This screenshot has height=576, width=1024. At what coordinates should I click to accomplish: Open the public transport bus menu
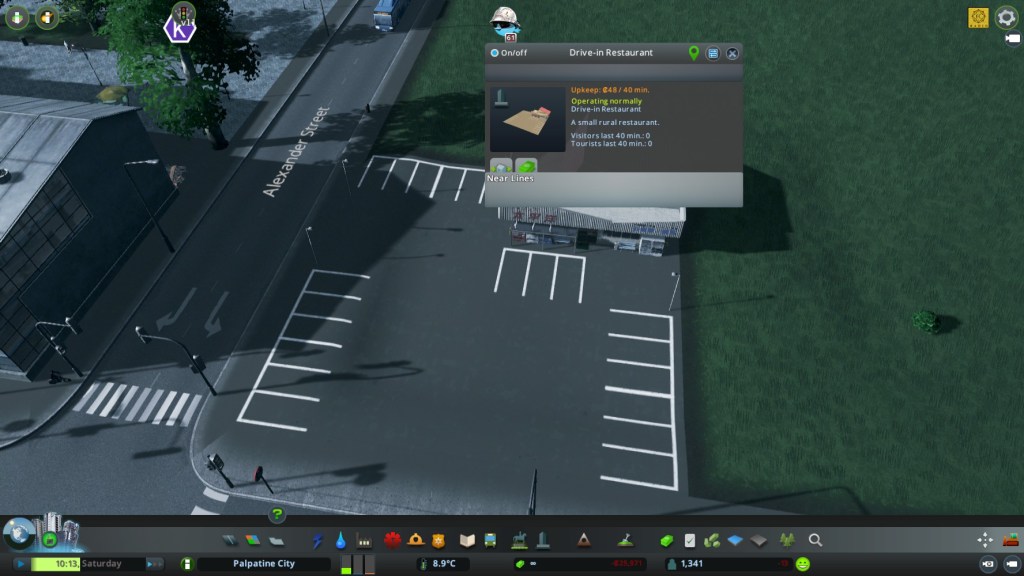tap(490, 540)
